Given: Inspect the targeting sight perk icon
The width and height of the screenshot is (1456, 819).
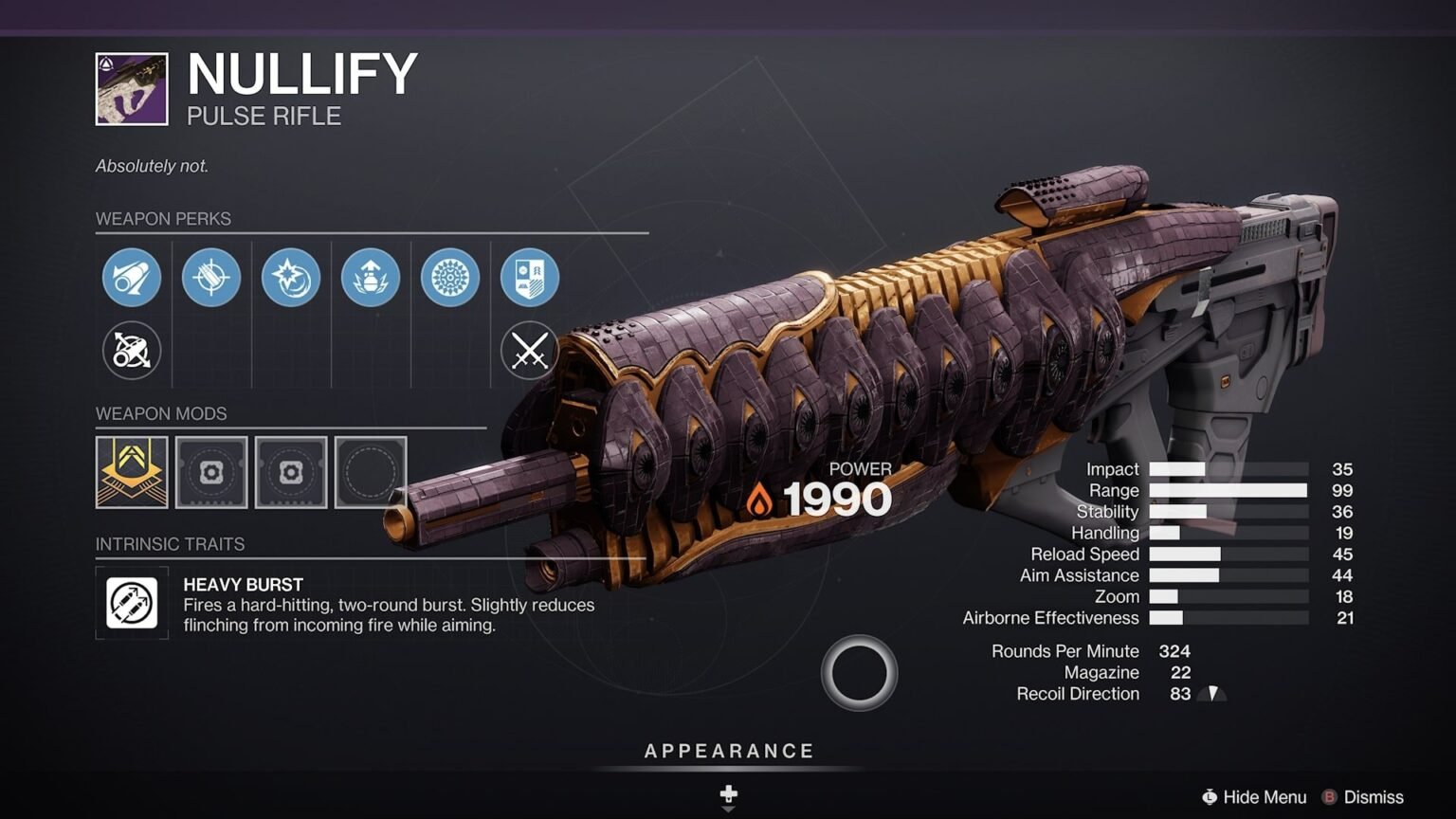Looking at the screenshot, I should (210, 278).
